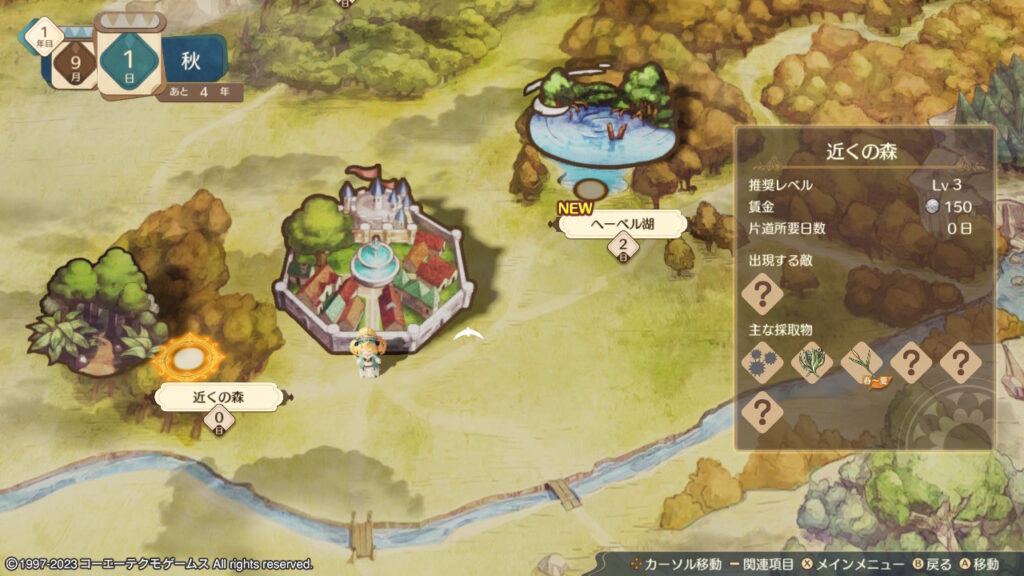This screenshot has height=576, width=1024.
Task: Click the glowing orange forest map marker
Action: click(x=186, y=354)
